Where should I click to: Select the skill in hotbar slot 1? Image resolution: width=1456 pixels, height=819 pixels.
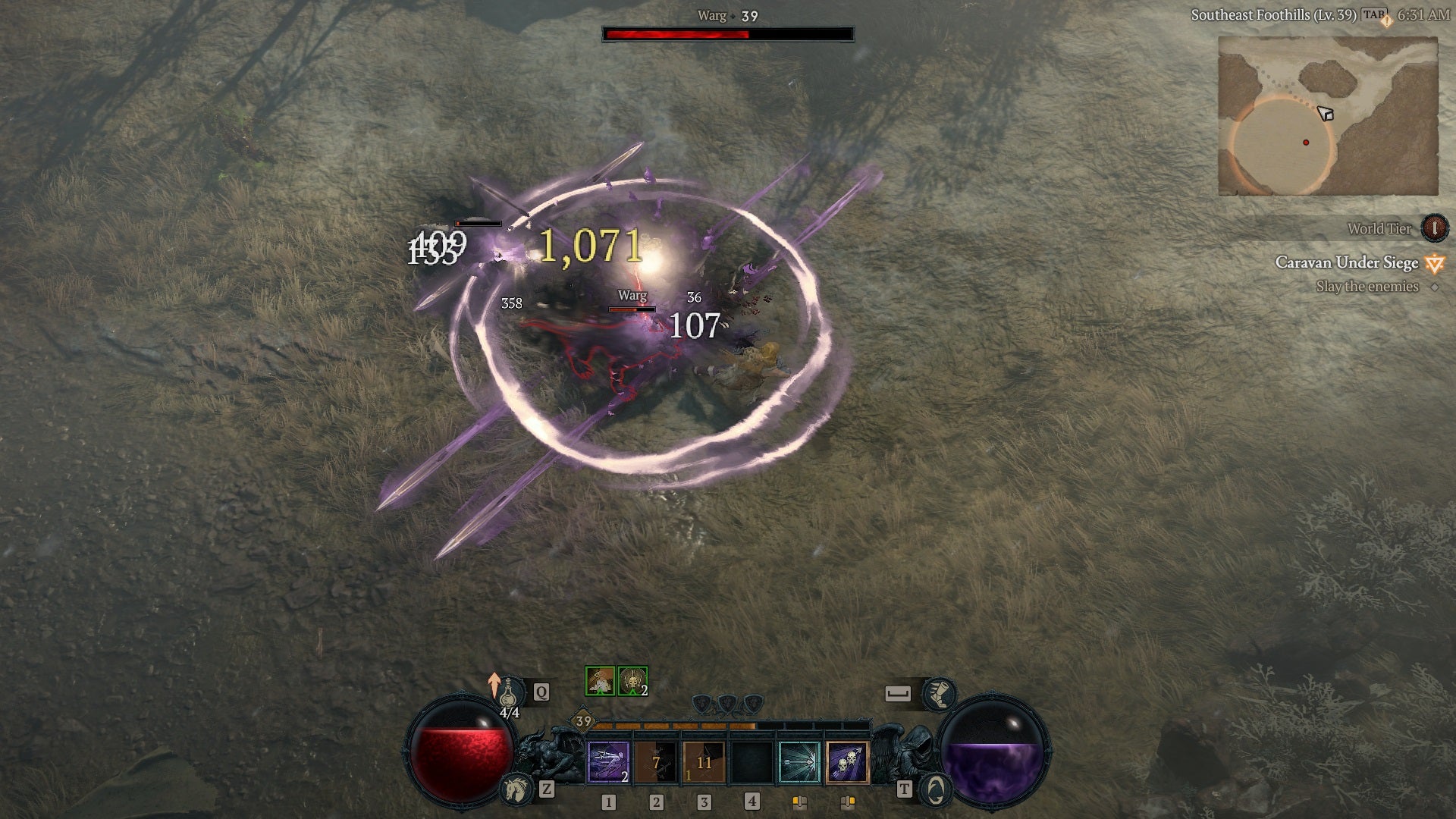[x=607, y=762]
